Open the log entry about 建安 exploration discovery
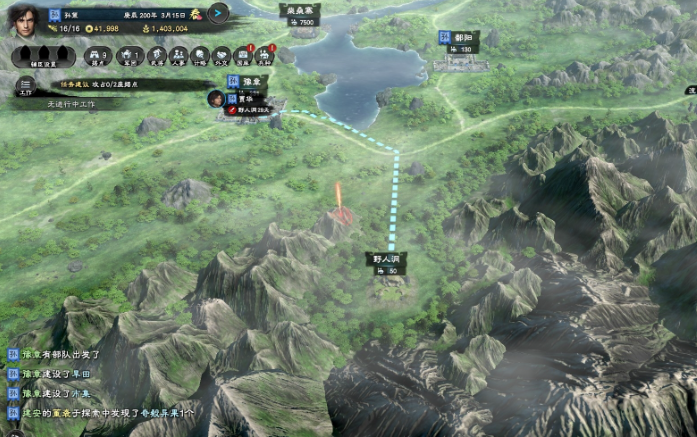697x437 pixels. click(x=104, y=411)
